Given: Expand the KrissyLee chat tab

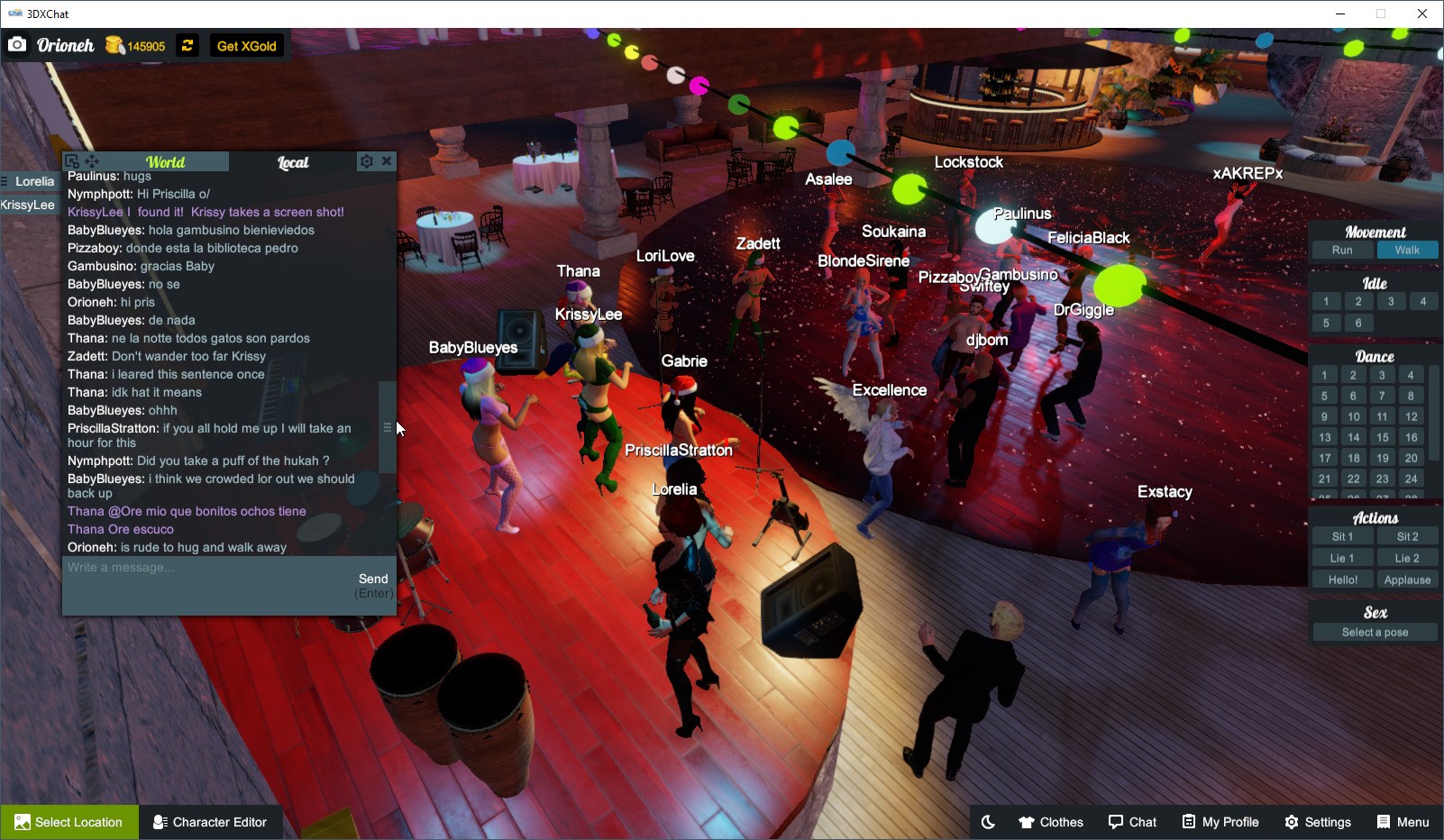Looking at the screenshot, I should 29,204.
